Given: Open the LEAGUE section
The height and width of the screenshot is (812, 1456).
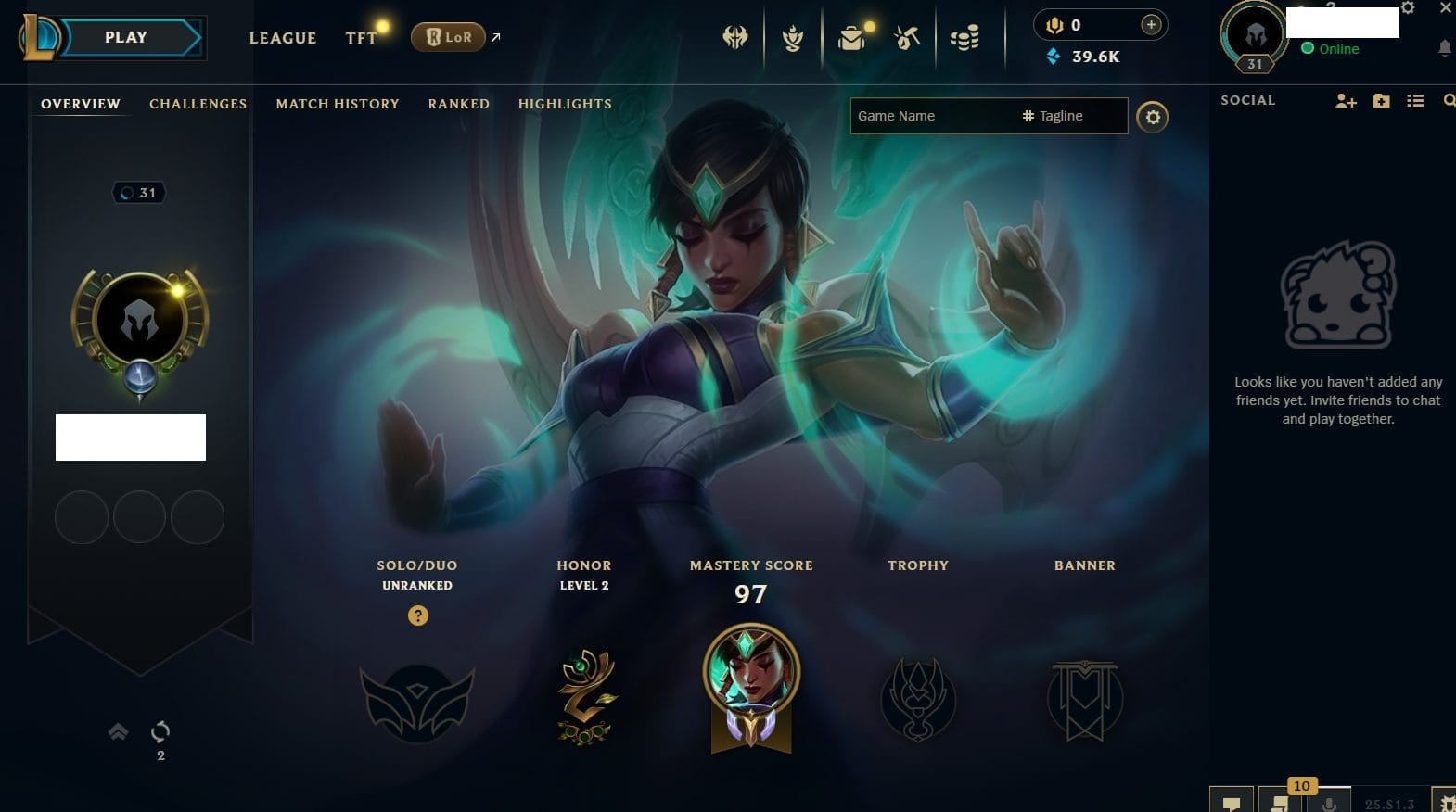Looking at the screenshot, I should pos(283,38).
